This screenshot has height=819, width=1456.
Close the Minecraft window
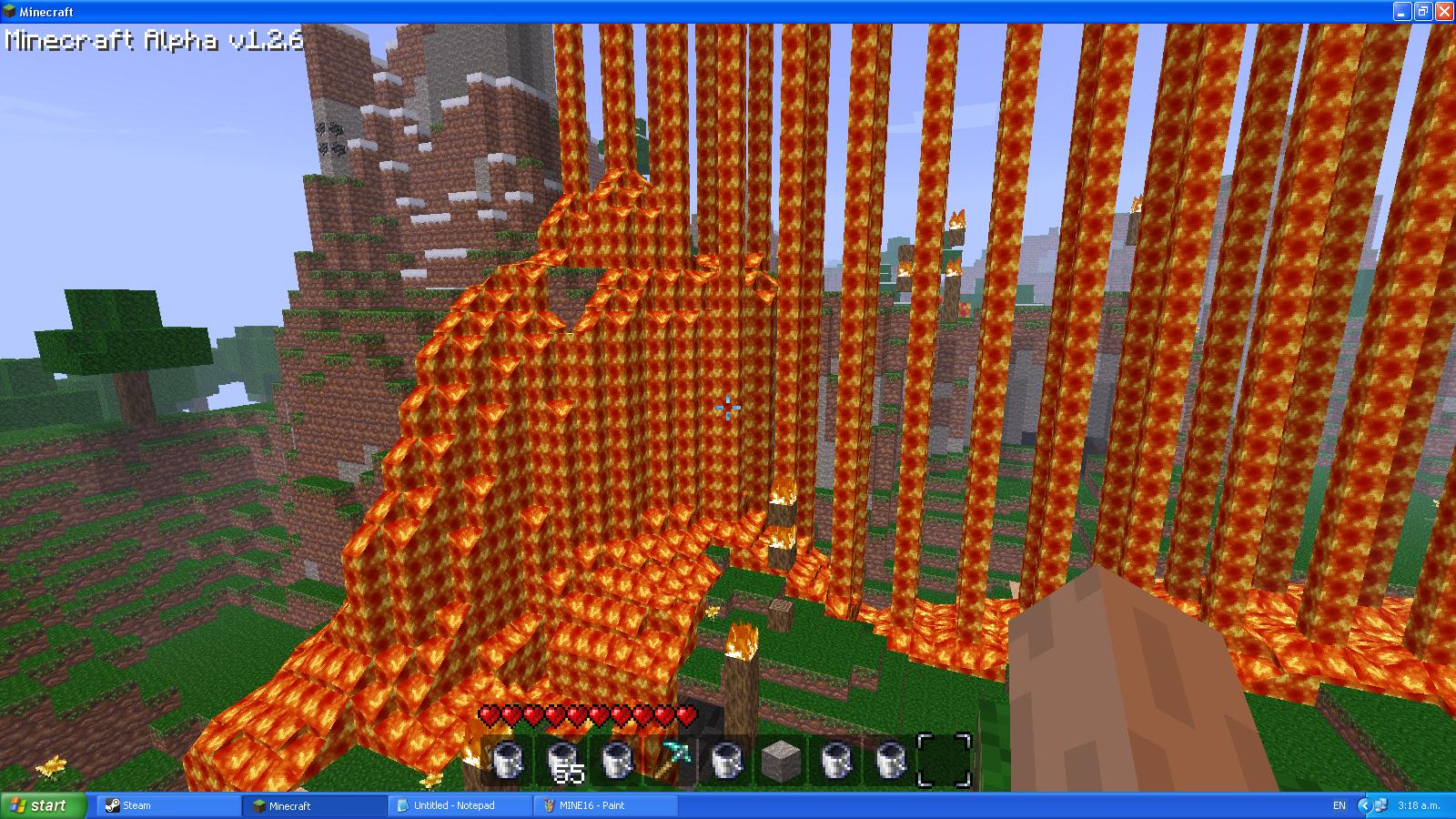tap(1444, 12)
